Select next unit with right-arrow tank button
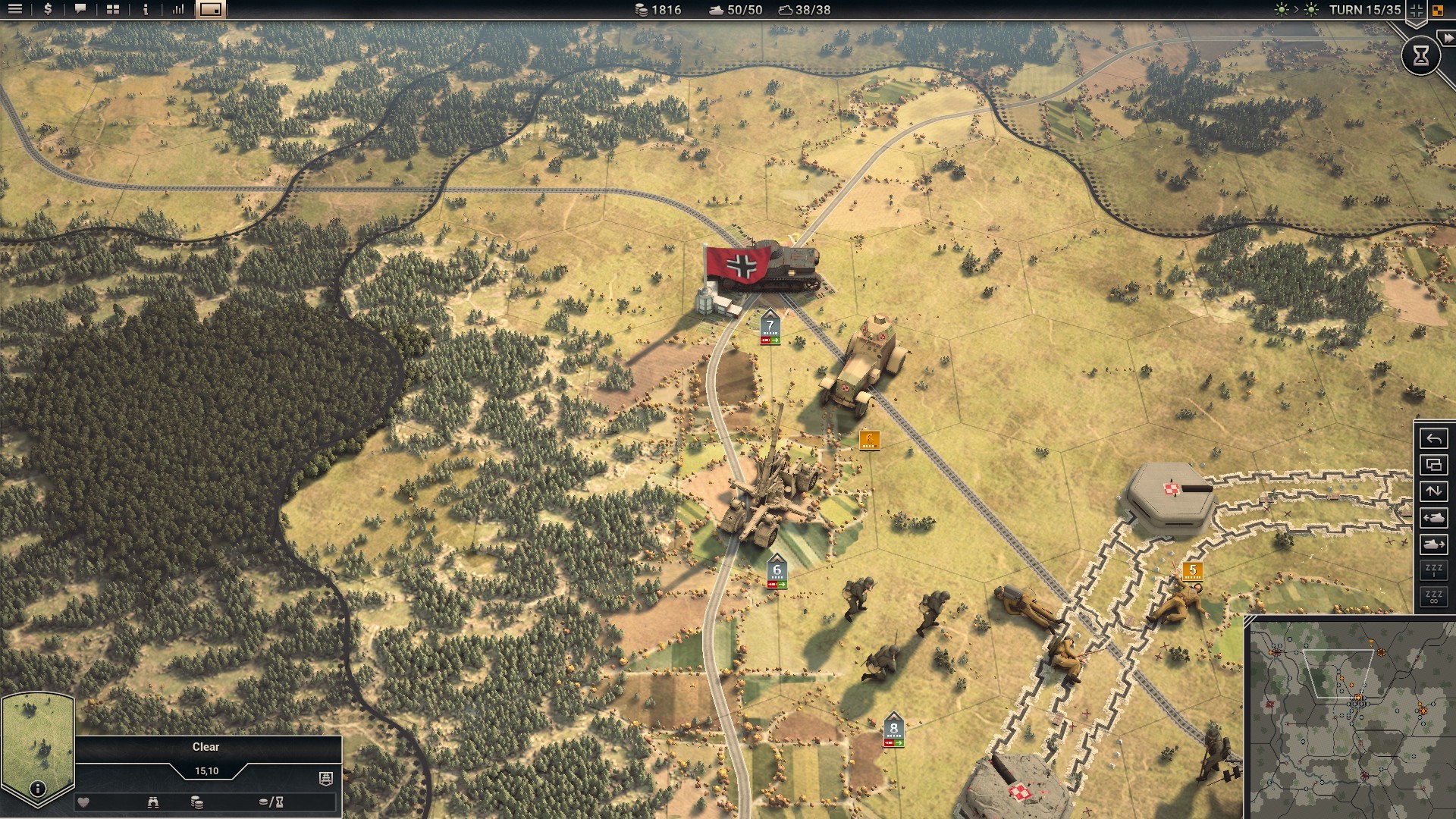The width and height of the screenshot is (1456, 819). tap(1433, 544)
